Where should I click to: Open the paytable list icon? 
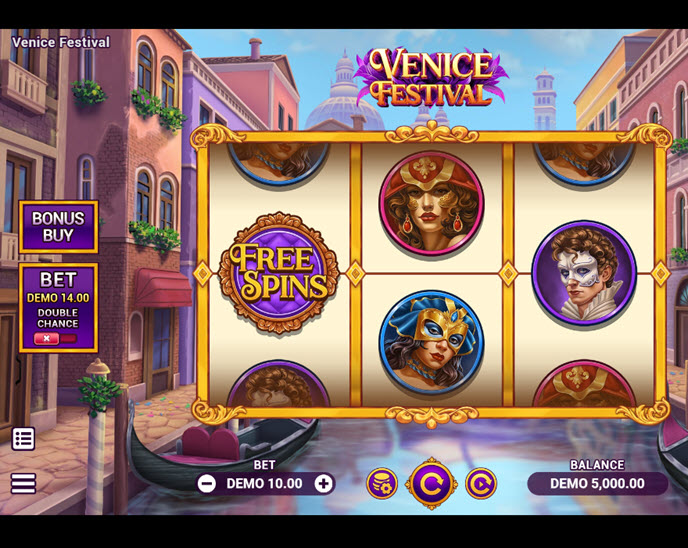[23, 438]
